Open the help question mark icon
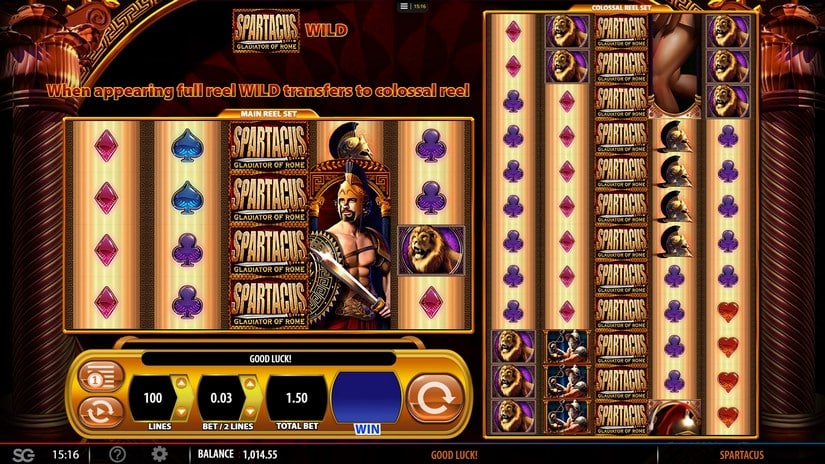 (117, 454)
